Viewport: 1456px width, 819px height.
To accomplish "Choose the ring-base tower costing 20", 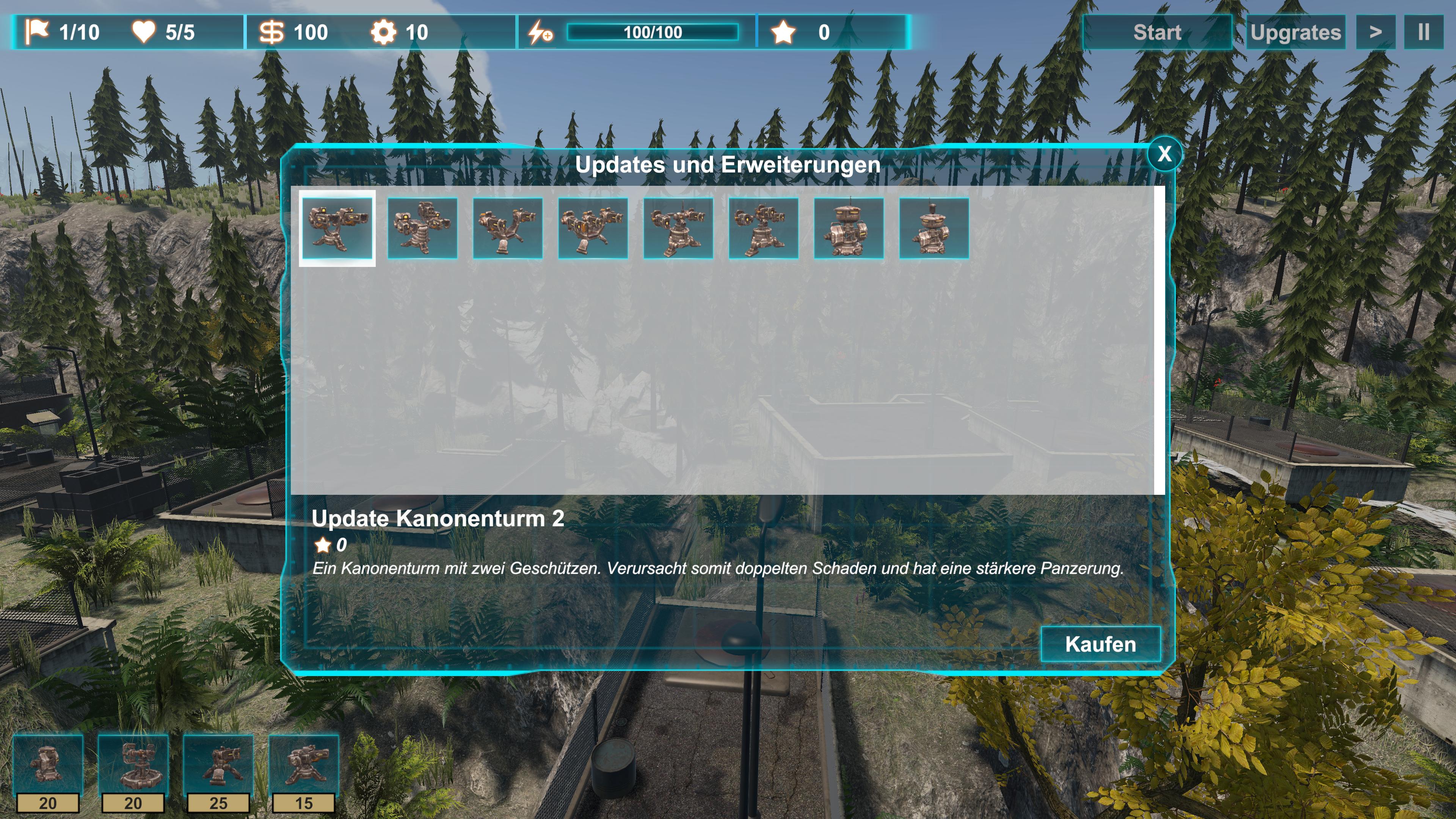I will 133,766.
